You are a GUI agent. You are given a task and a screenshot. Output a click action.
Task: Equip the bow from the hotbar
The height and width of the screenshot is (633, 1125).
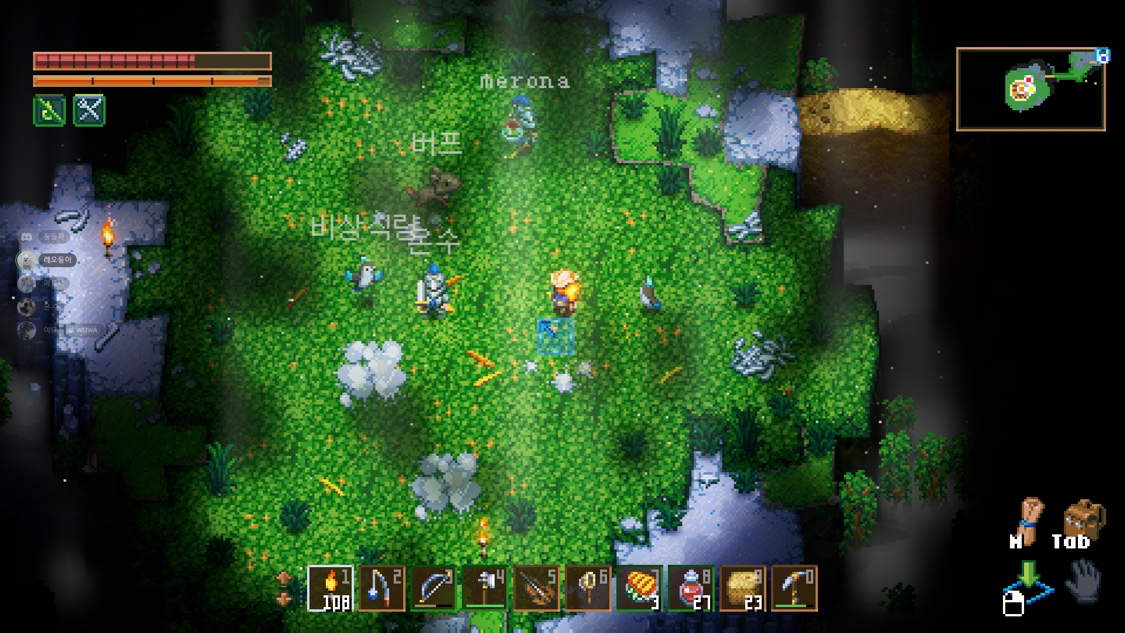coord(433,588)
